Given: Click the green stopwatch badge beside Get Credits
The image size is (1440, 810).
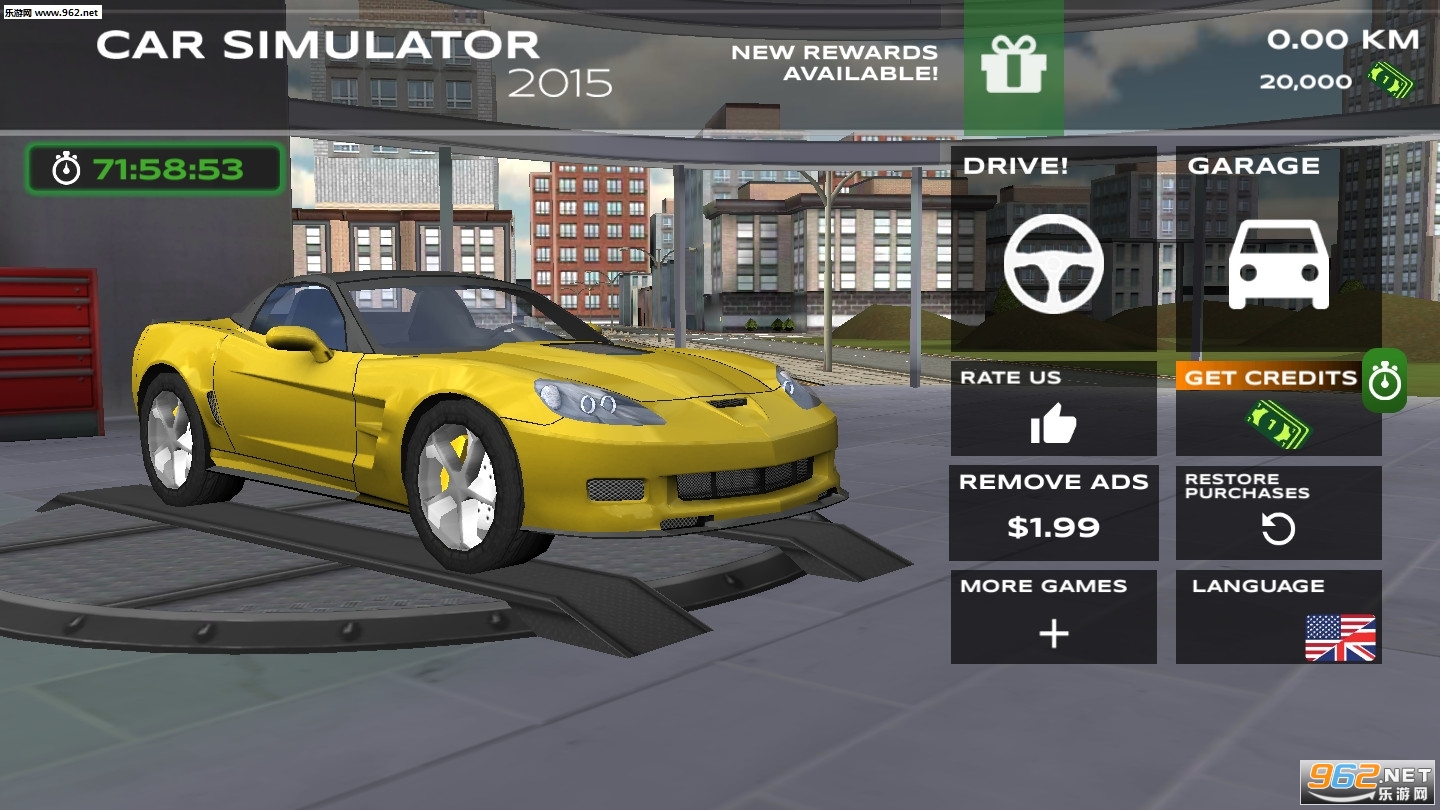Looking at the screenshot, I should coord(1385,380).
